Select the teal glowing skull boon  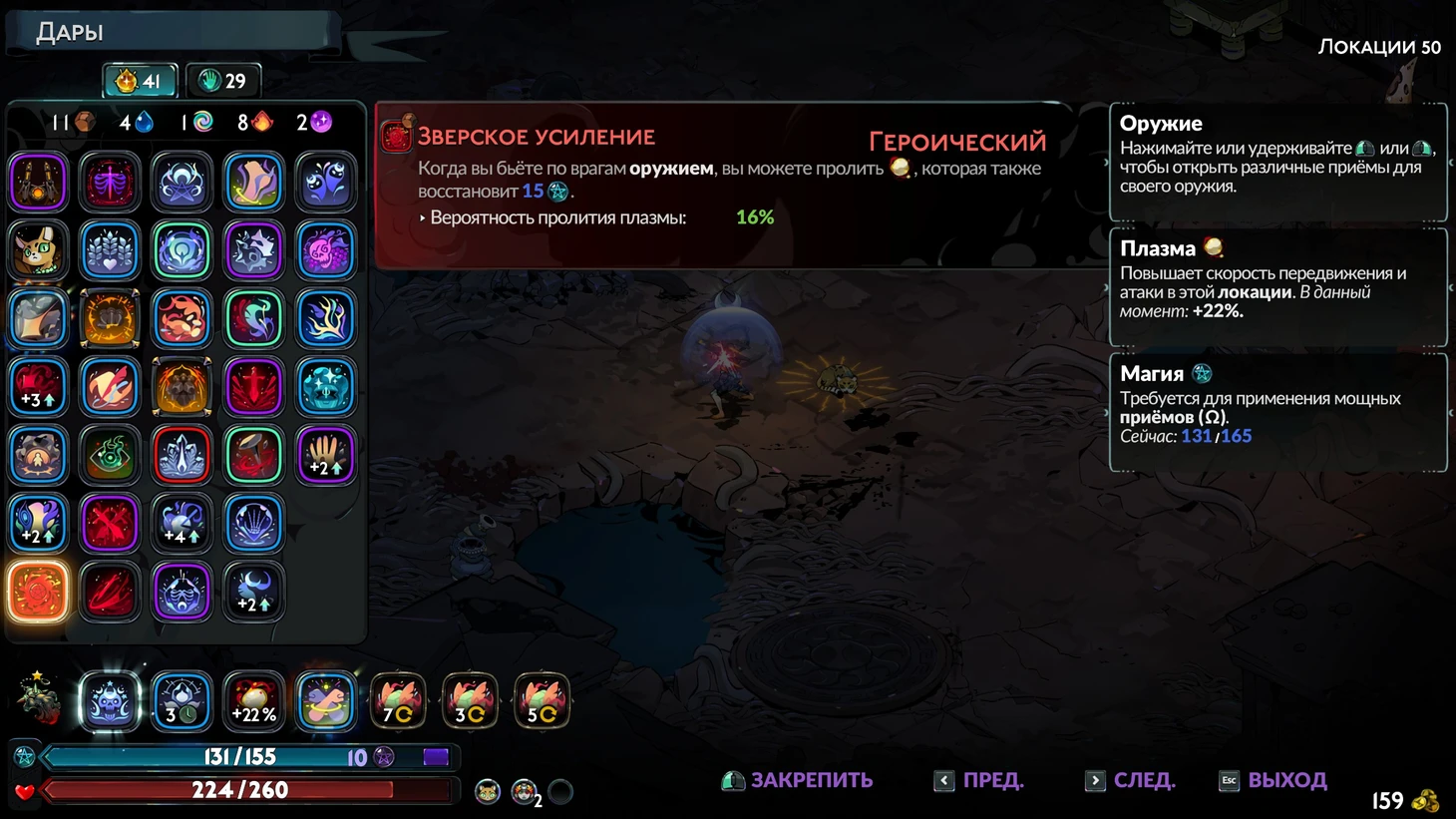click(x=326, y=387)
